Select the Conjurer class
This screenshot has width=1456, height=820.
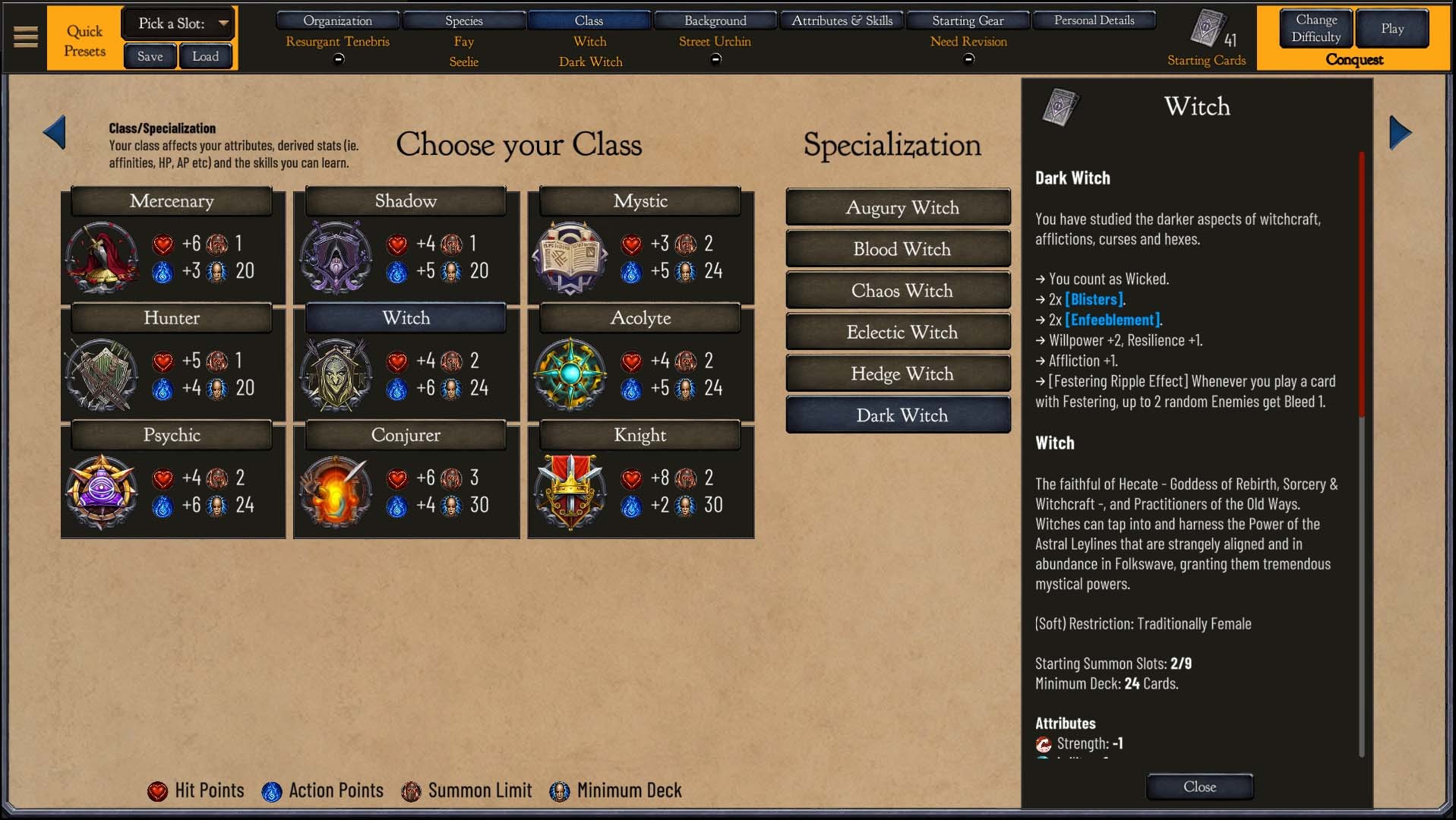(x=406, y=435)
